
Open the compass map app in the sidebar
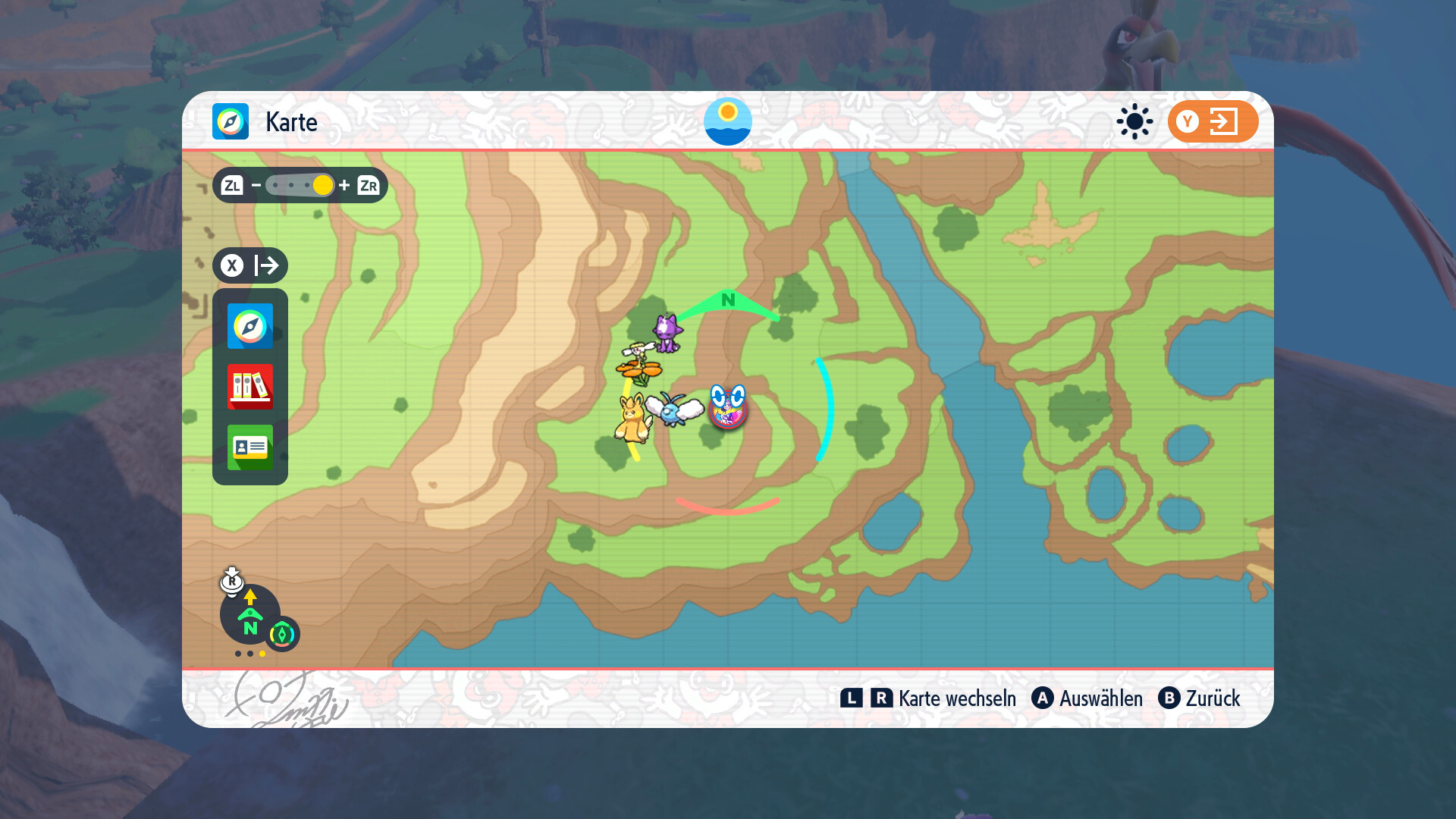250,326
